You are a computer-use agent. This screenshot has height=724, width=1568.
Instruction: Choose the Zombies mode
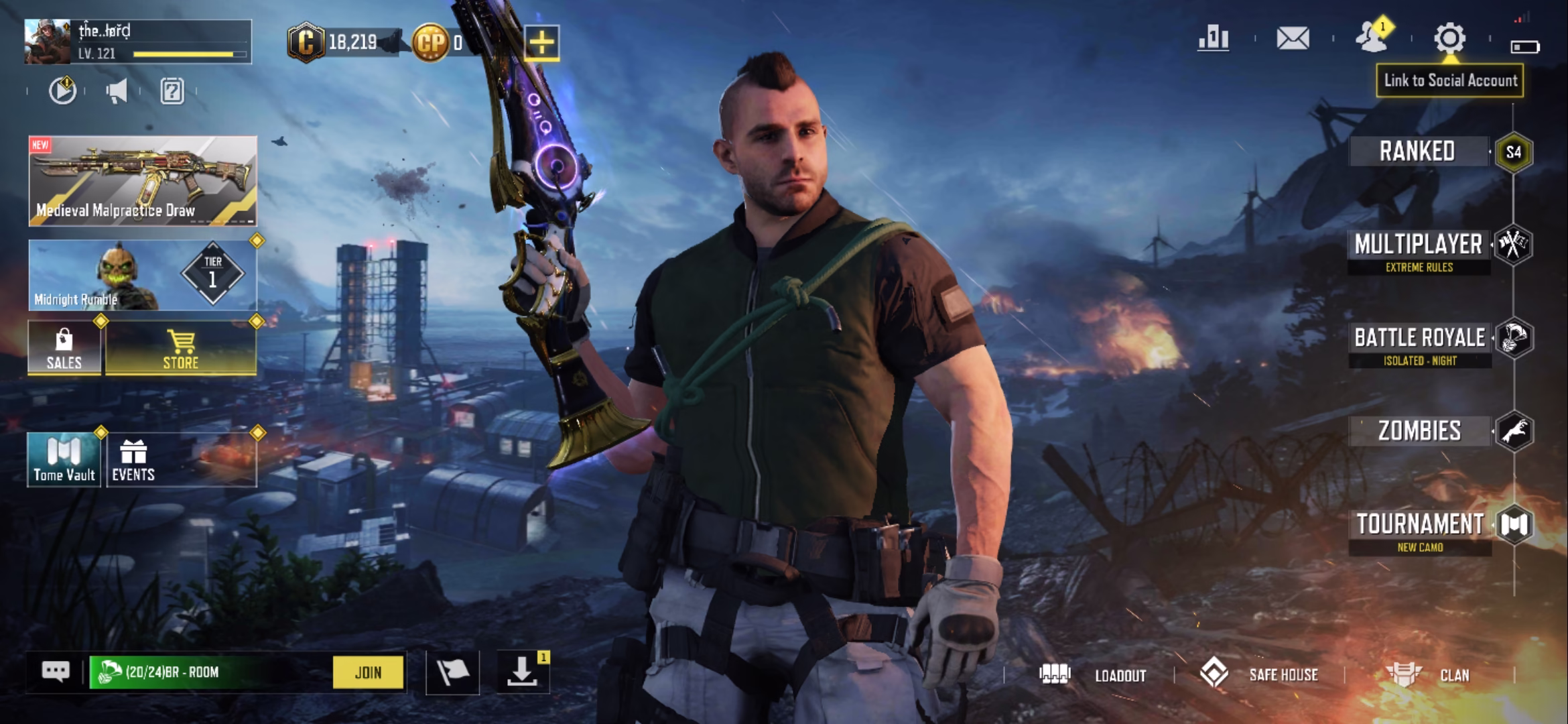coord(1420,431)
